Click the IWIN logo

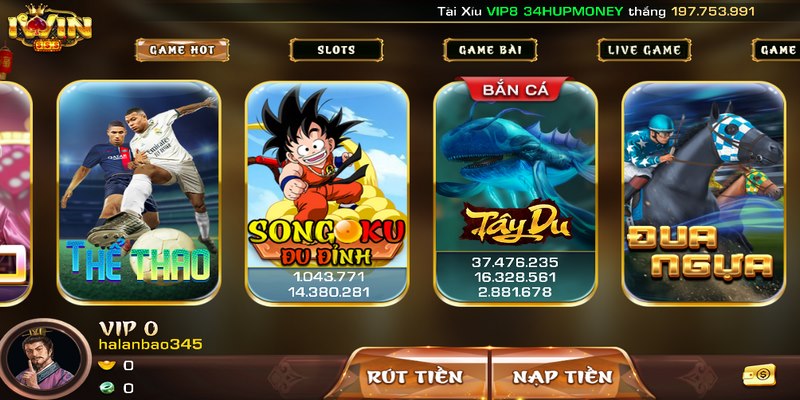pos(50,28)
